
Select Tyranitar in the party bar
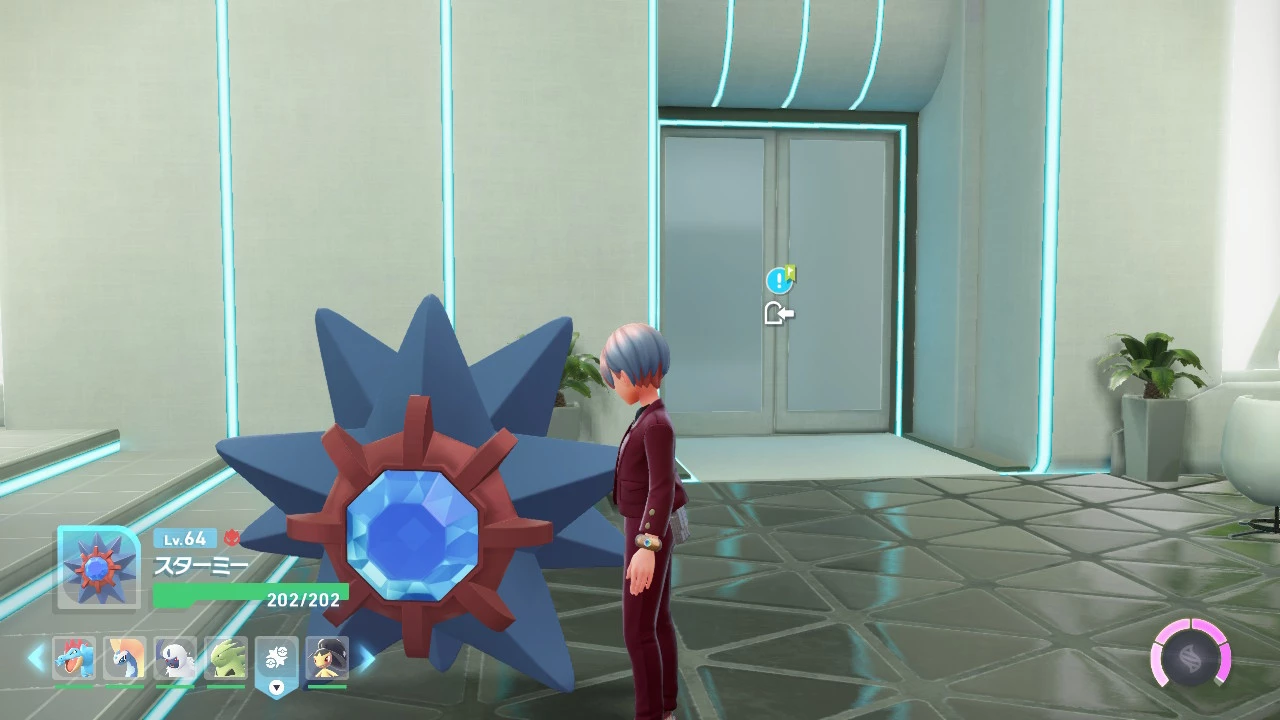pyautogui.click(x=226, y=658)
